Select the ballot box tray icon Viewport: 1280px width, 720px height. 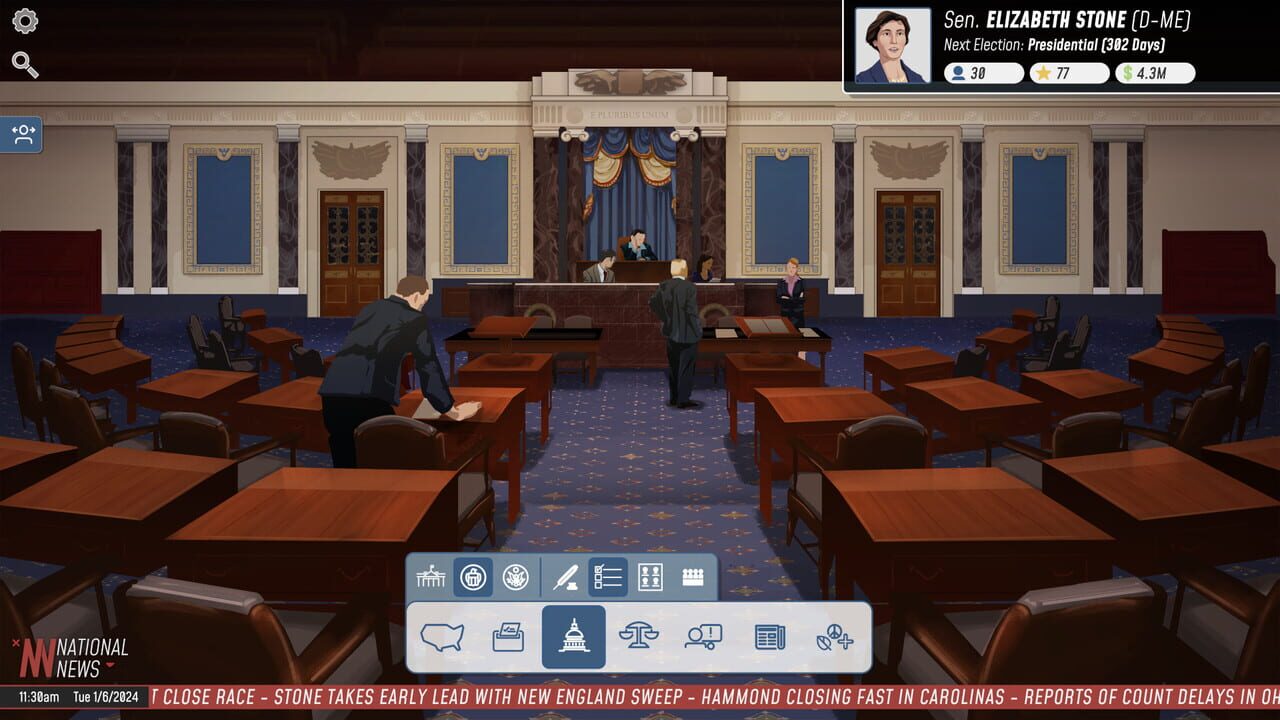coord(506,638)
